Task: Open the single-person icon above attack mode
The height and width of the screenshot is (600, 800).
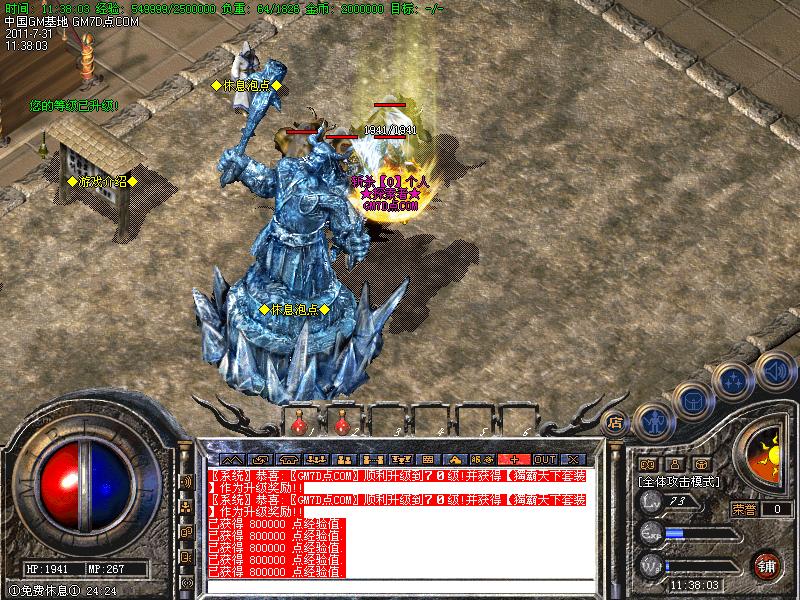Action: tap(673, 464)
